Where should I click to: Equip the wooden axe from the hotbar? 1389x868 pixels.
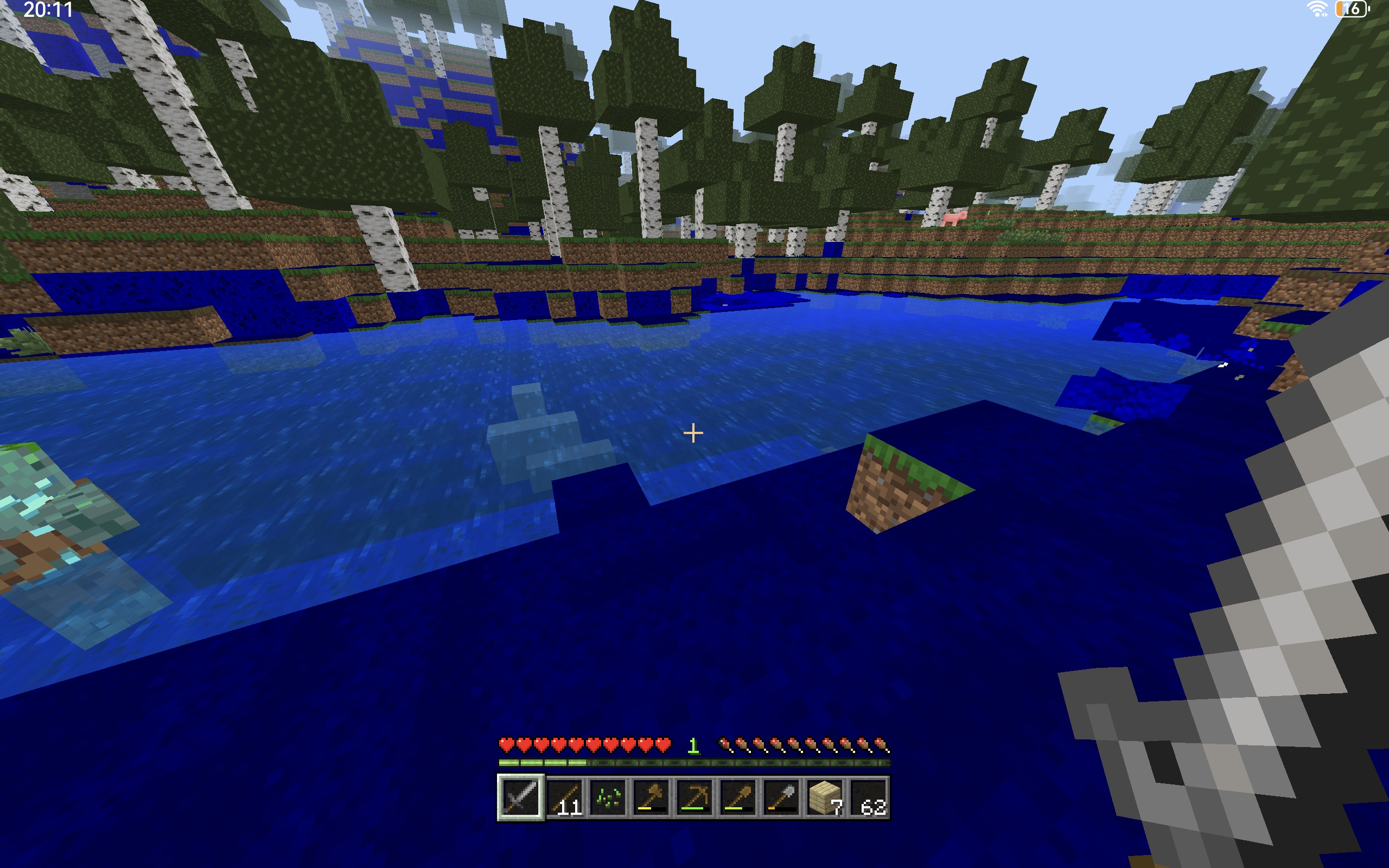[652, 797]
